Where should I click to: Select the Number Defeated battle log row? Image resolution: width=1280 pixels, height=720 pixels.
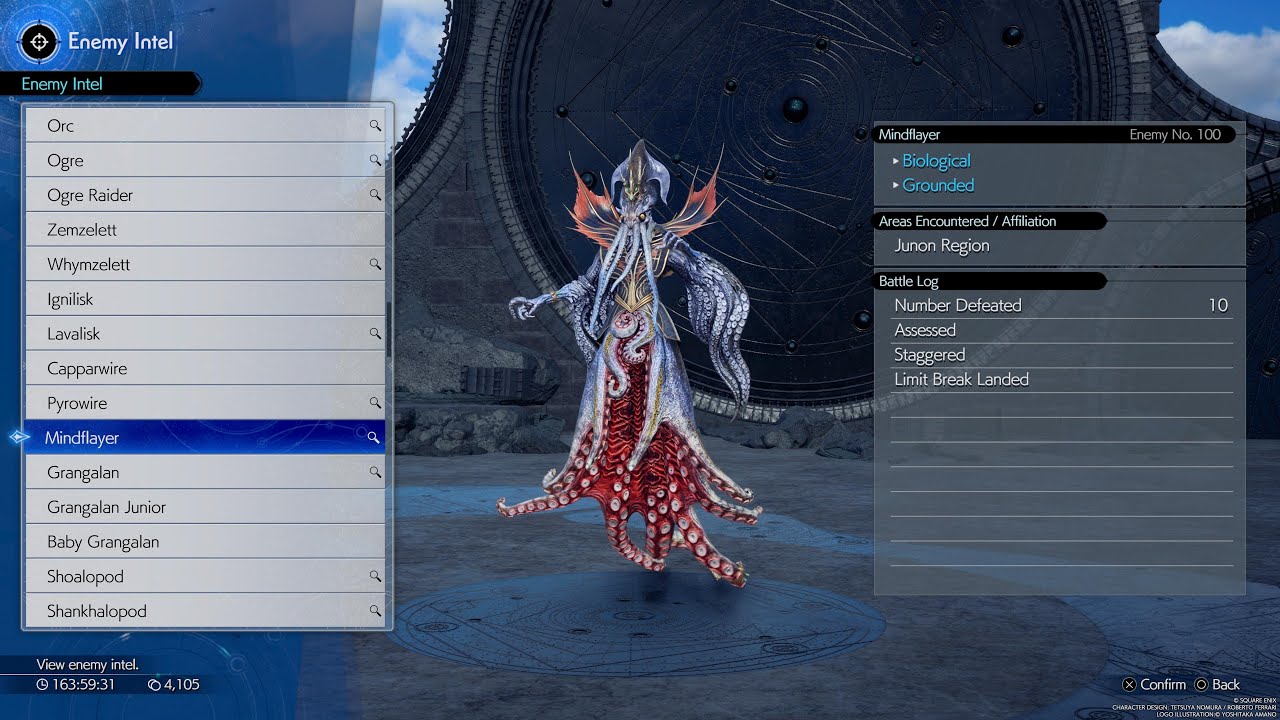coord(1060,306)
